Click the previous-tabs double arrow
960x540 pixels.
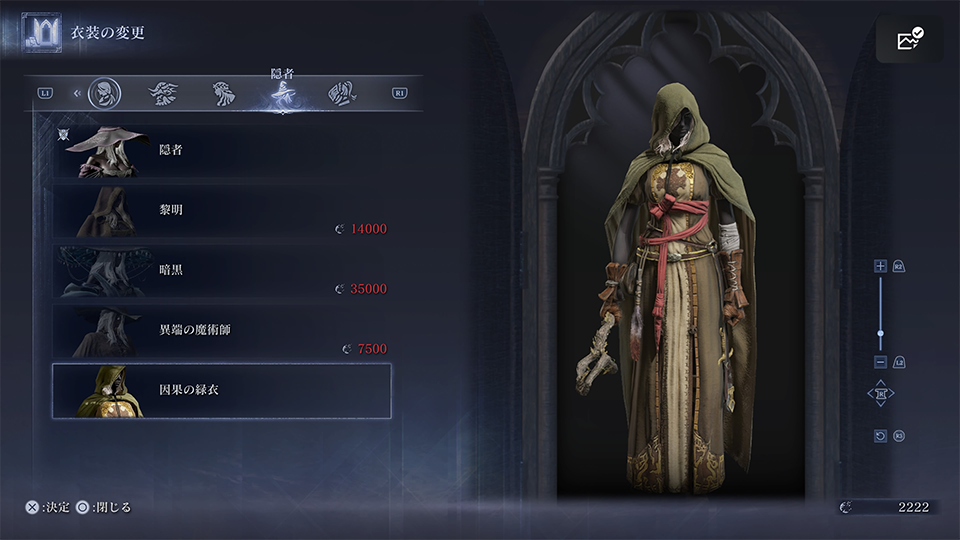[x=77, y=93]
